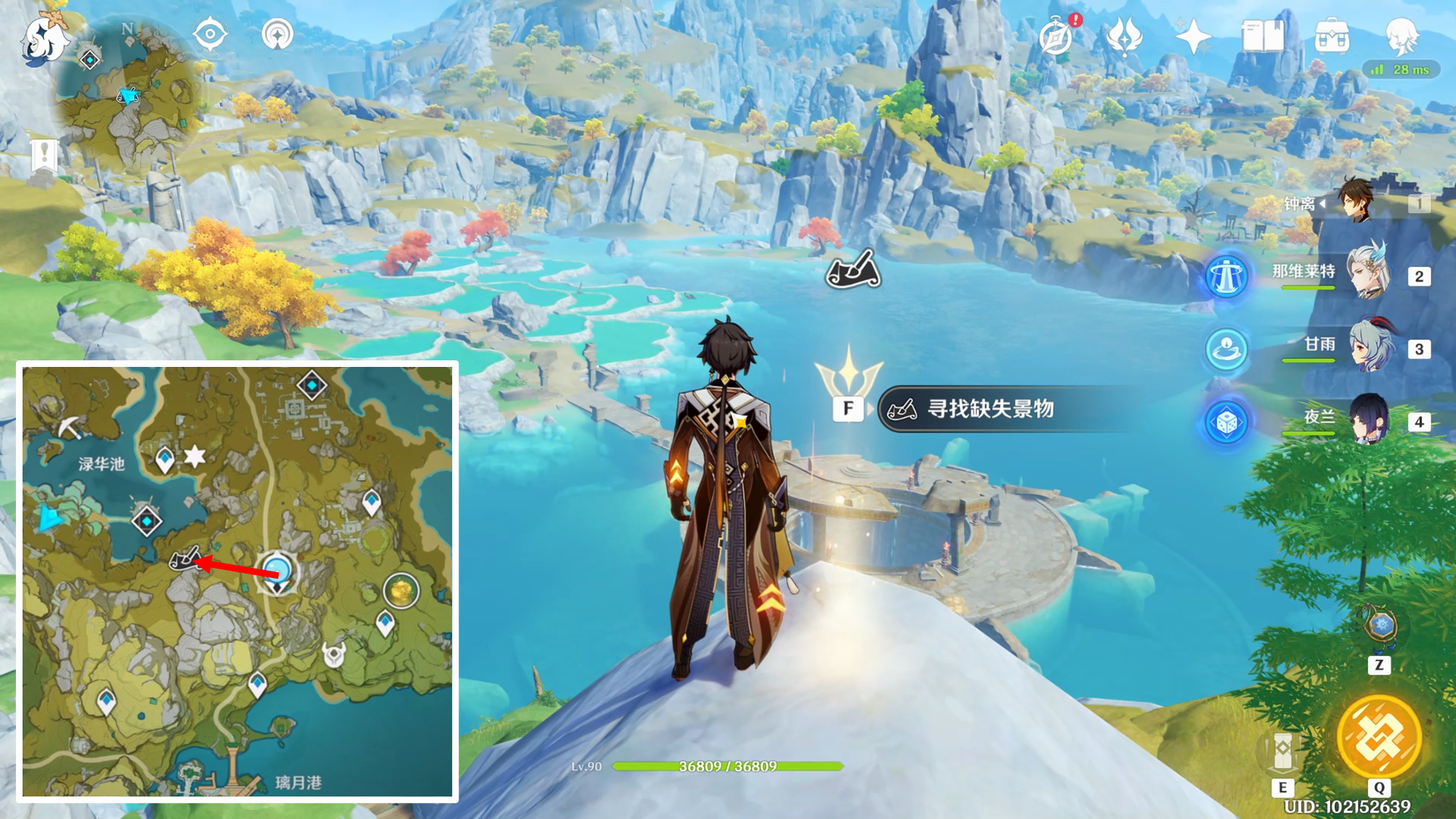The image size is (1456, 819).
Task: Use the equipped gadget icon
Action: pyautogui.click(x=1380, y=626)
